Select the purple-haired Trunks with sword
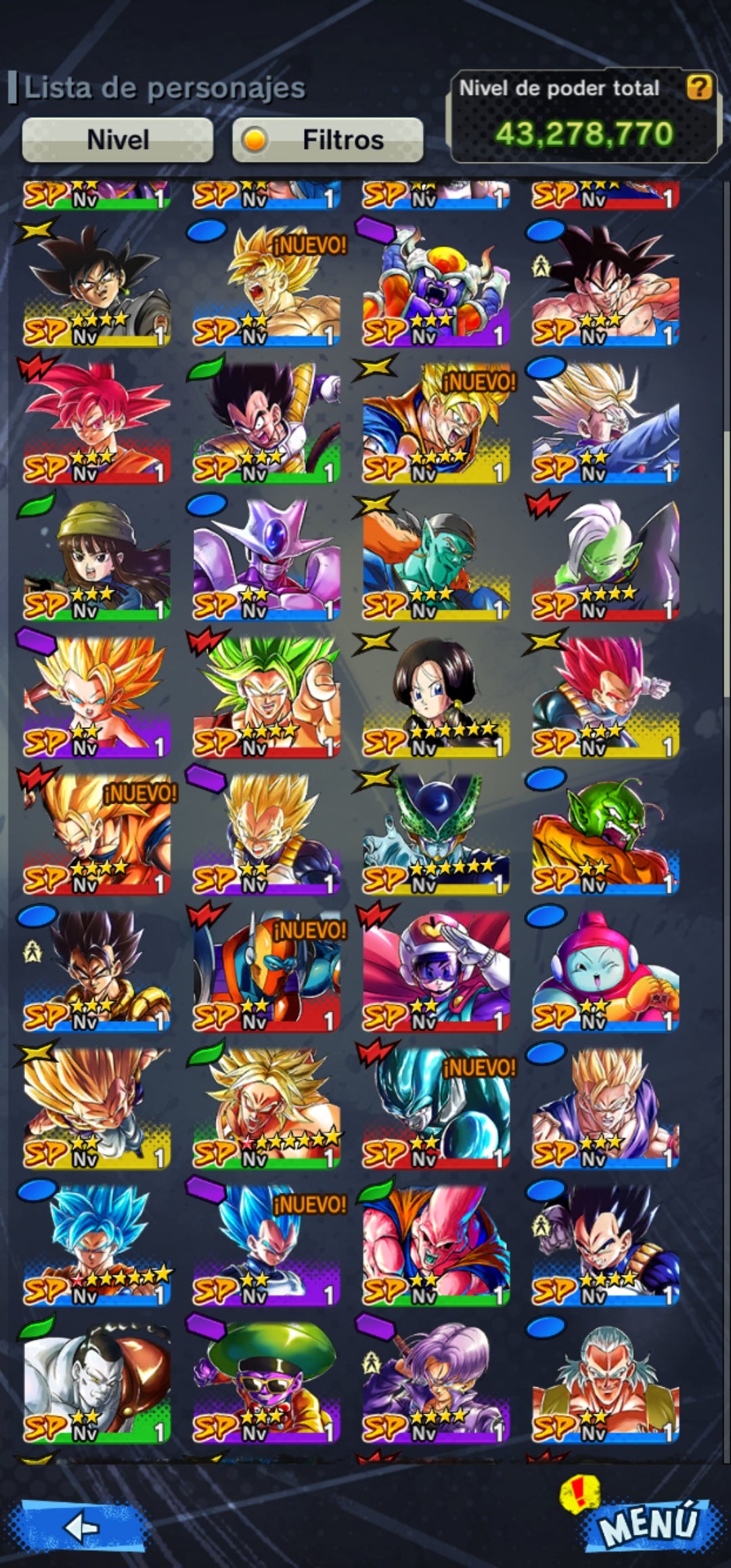 [436, 1381]
